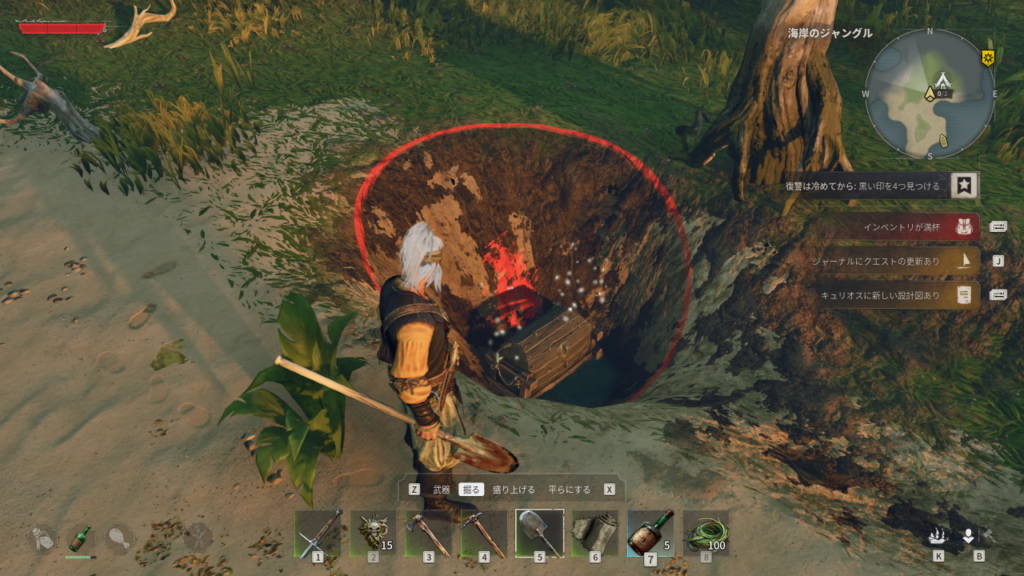The width and height of the screenshot is (1024, 576).
Task: Choose the 掘る dig mode
Action: [x=471, y=490]
